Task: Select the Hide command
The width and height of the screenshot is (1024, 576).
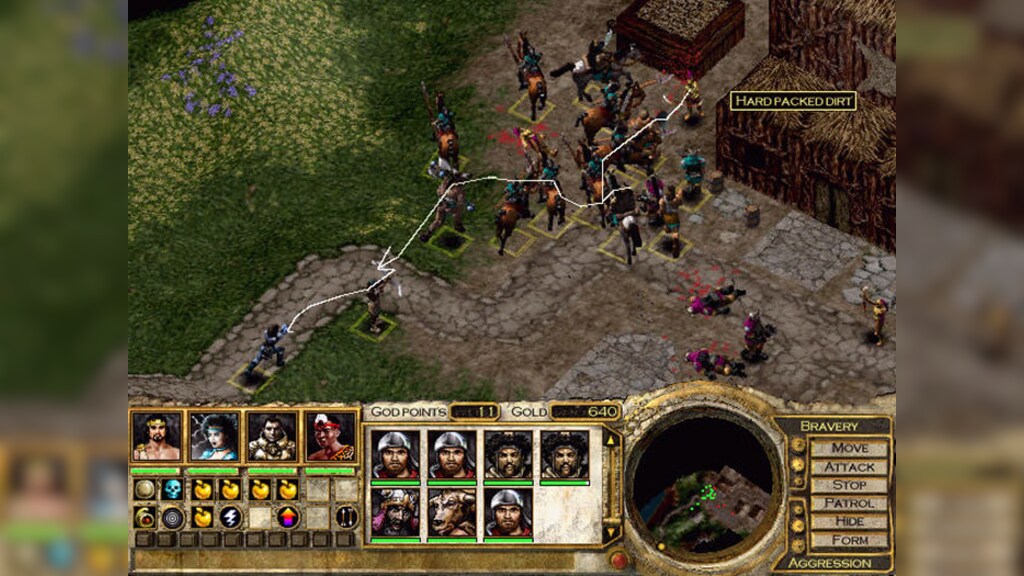Action: pos(849,521)
